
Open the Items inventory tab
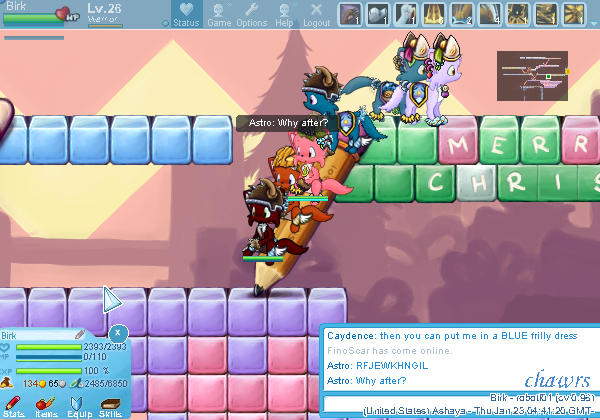point(46,405)
